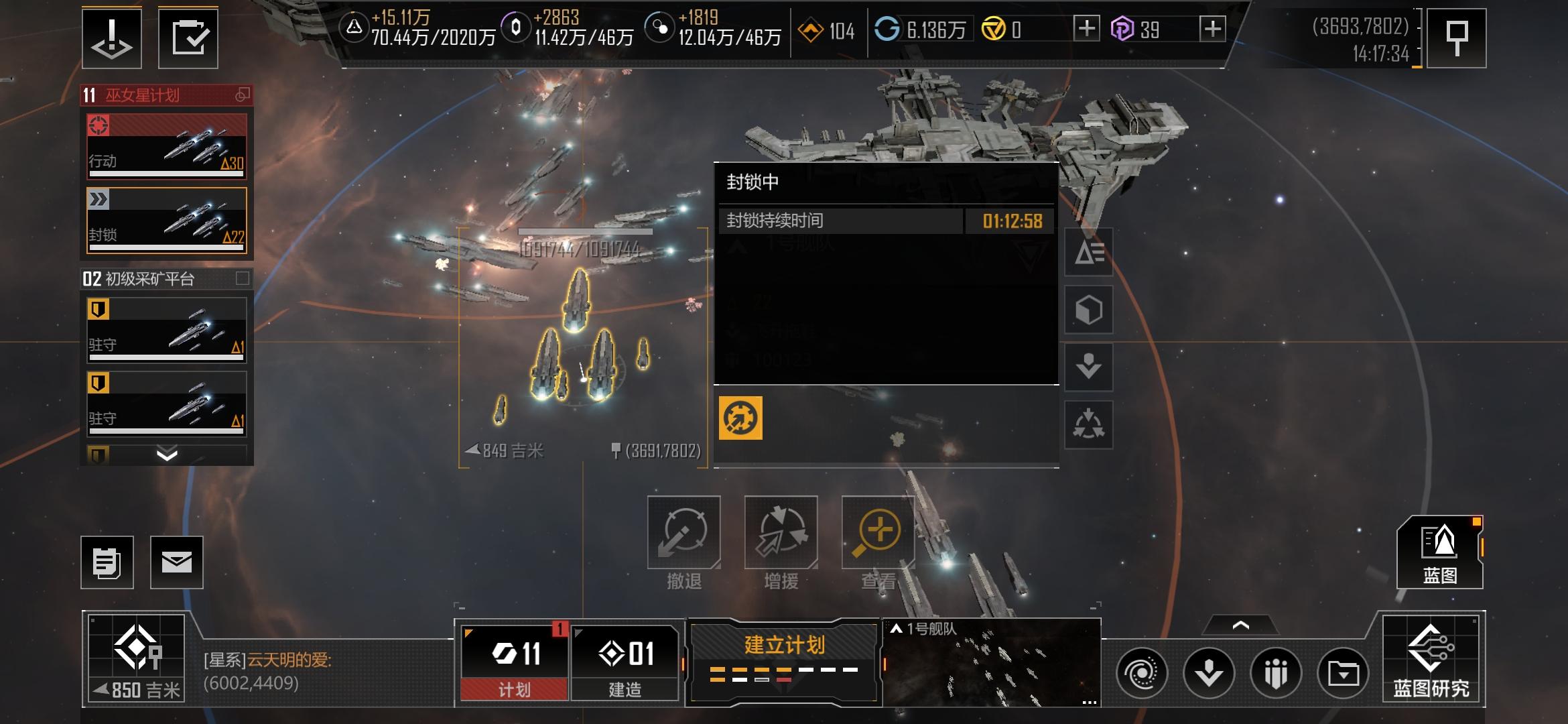
Task: Click the 建立计划 create plan button
Action: pyautogui.click(x=784, y=660)
